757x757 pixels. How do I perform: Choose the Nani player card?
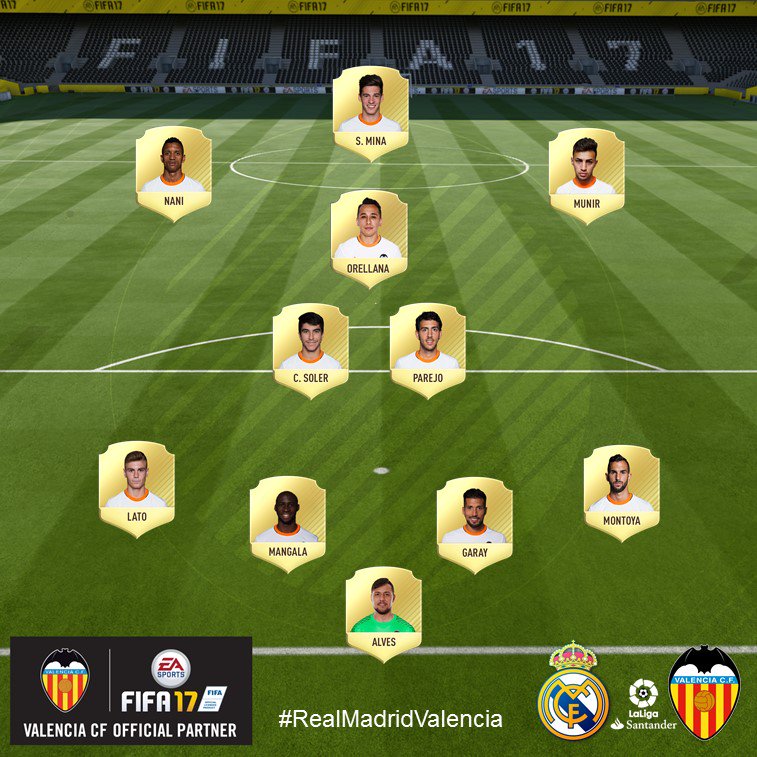pos(174,172)
